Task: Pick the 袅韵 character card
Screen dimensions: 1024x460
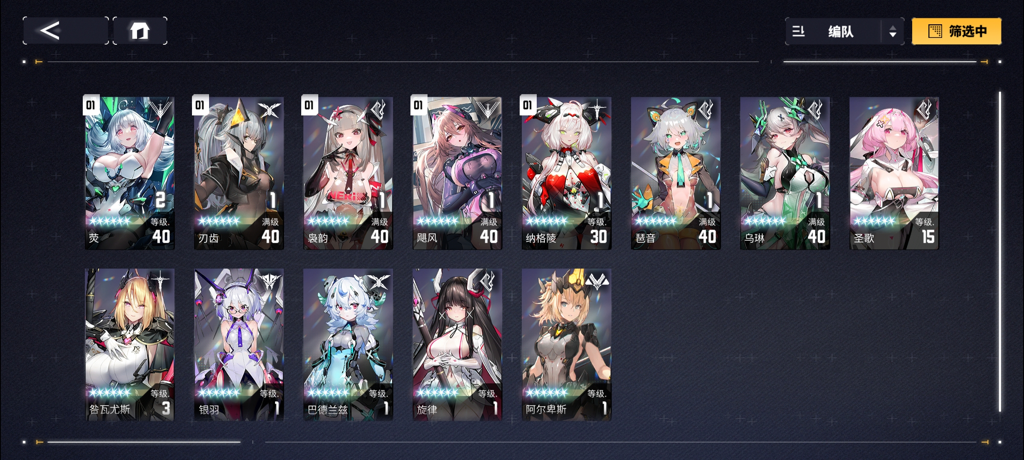Action: pos(347,172)
